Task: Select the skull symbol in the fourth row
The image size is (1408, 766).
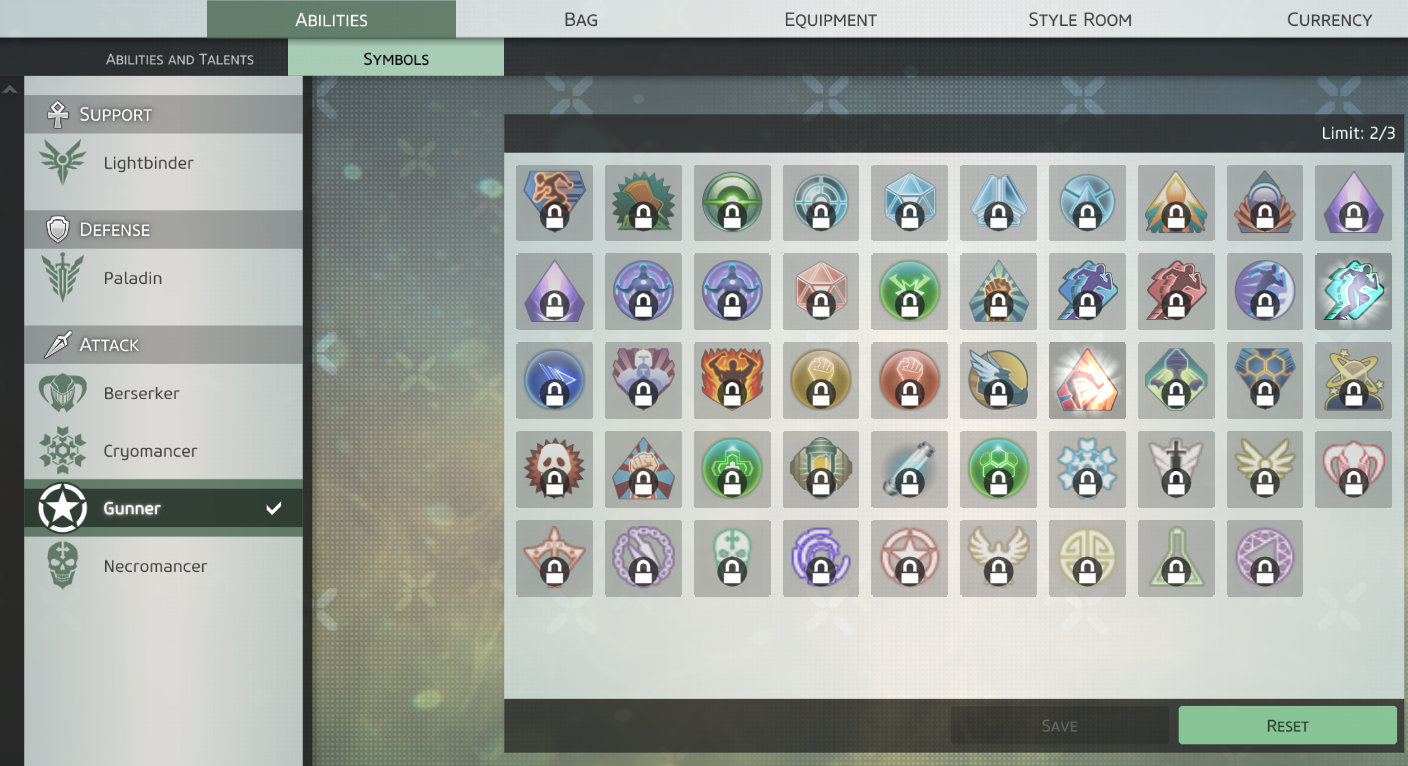Action: pos(554,469)
